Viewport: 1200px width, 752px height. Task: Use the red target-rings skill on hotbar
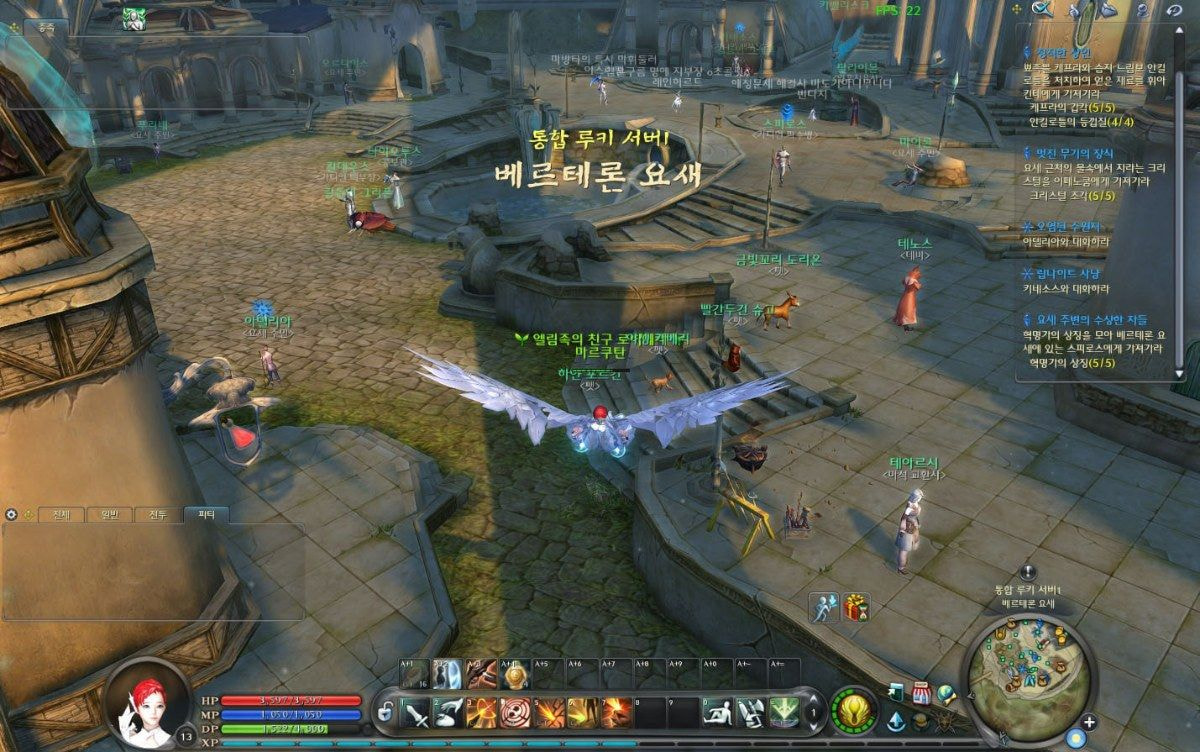[x=515, y=712]
